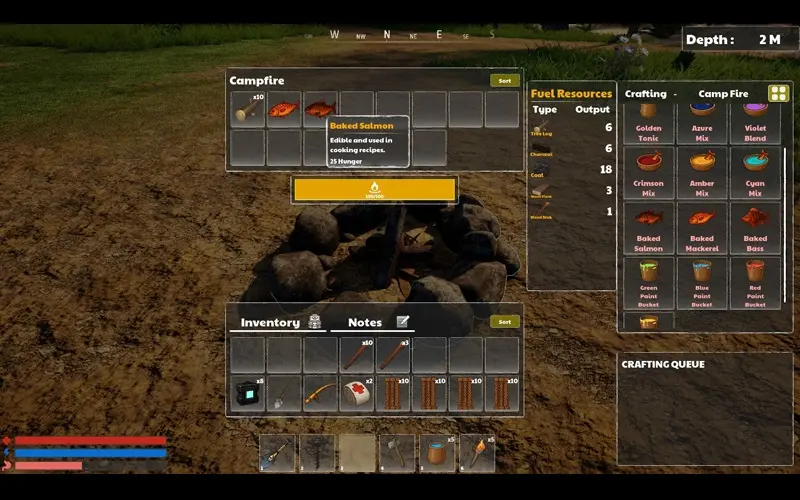Select the Blue Paint Bucket recipe
The width and height of the screenshot is (800, 500).
click(702, 279)
